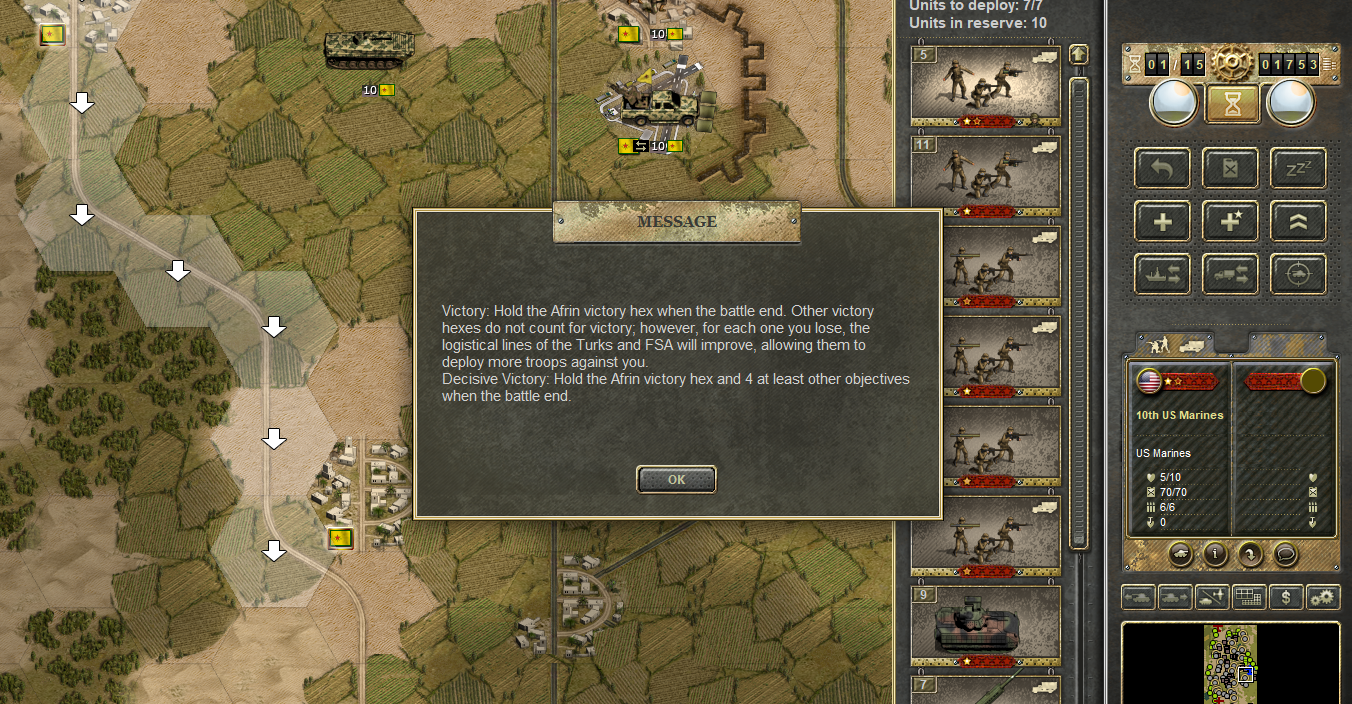Open the speech bubble message button
The width and height of the screenshot is (1352, 704).
tap(1284, 553)
